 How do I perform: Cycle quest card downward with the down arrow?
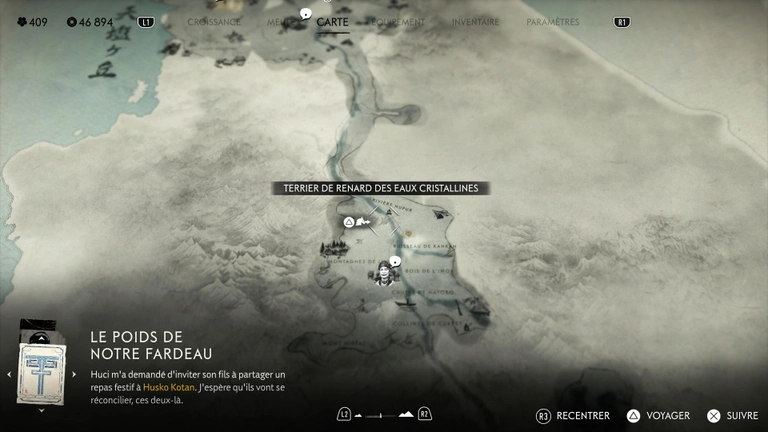[x=41, y=410]
